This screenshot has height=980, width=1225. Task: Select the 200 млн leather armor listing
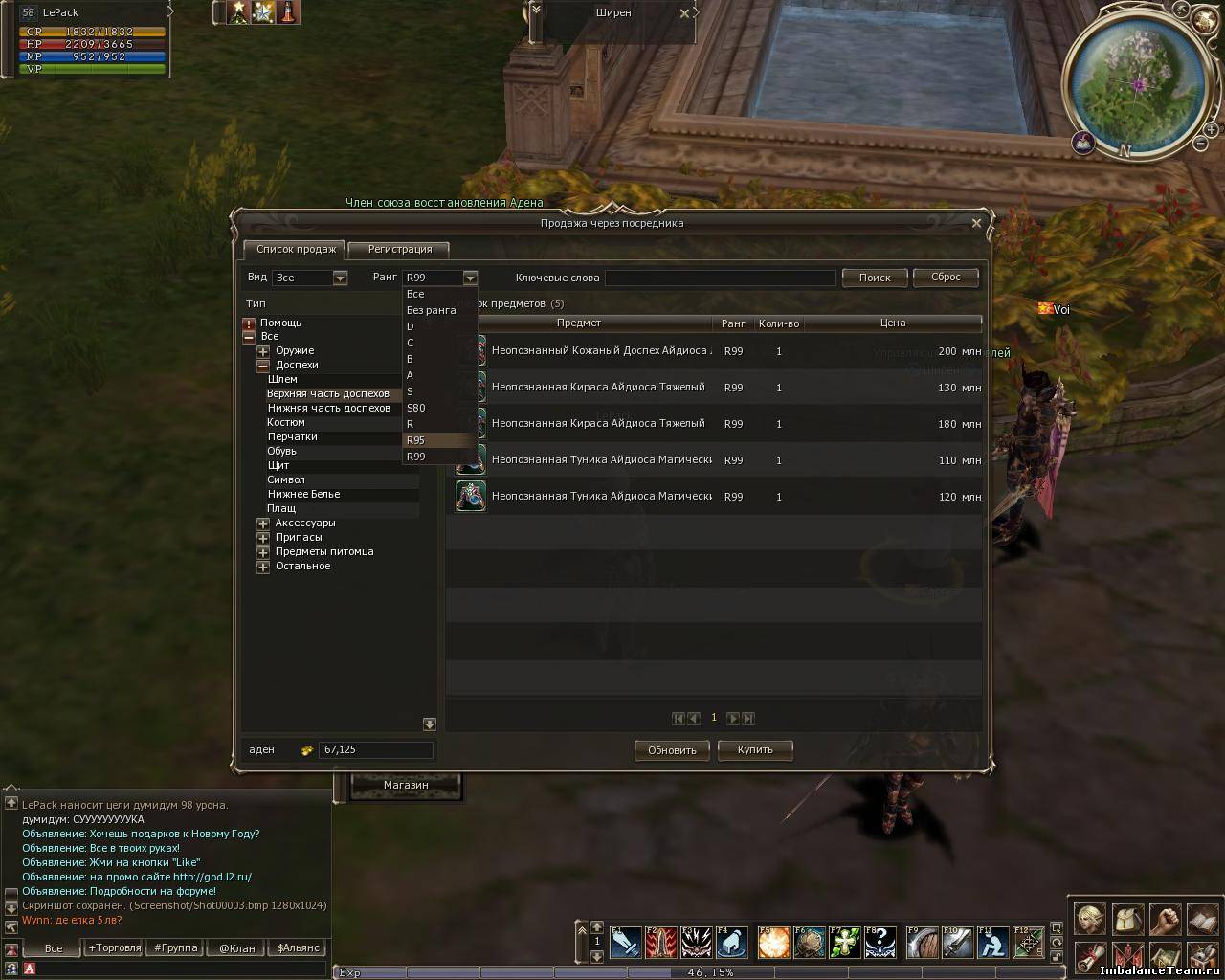[x=718, y=351]
